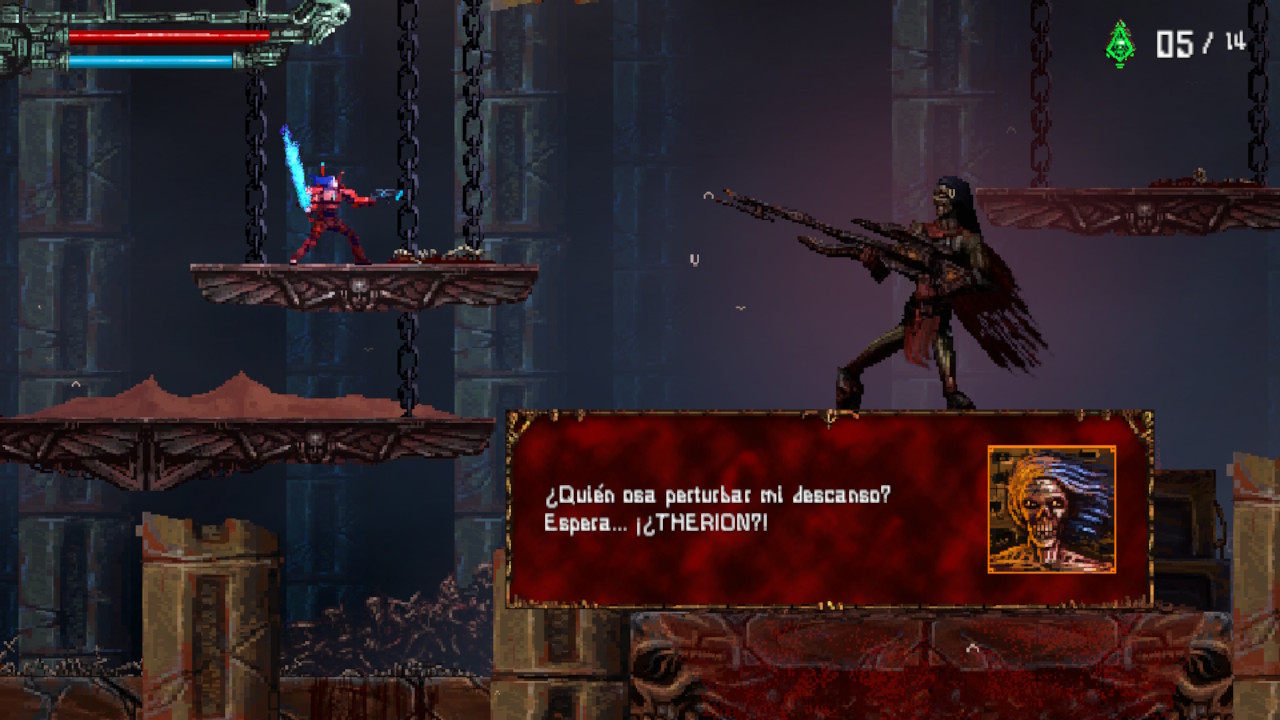Image resolution: width=1280 pixels, height=720 pixels.
Task: Select the green collectible counter icon
Action: (1120, 44)
